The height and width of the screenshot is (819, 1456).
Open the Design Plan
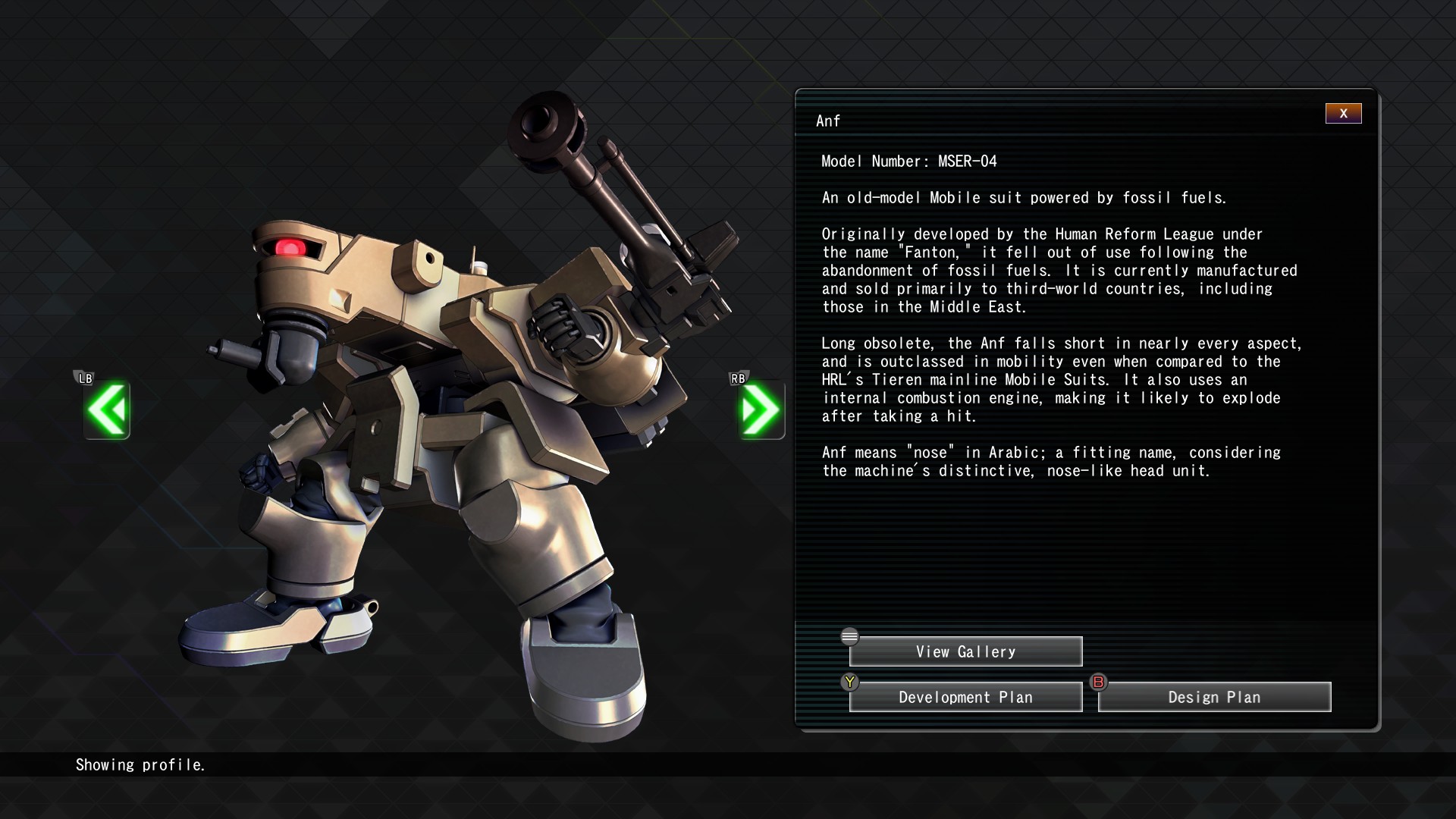(x=1214, y=697)
